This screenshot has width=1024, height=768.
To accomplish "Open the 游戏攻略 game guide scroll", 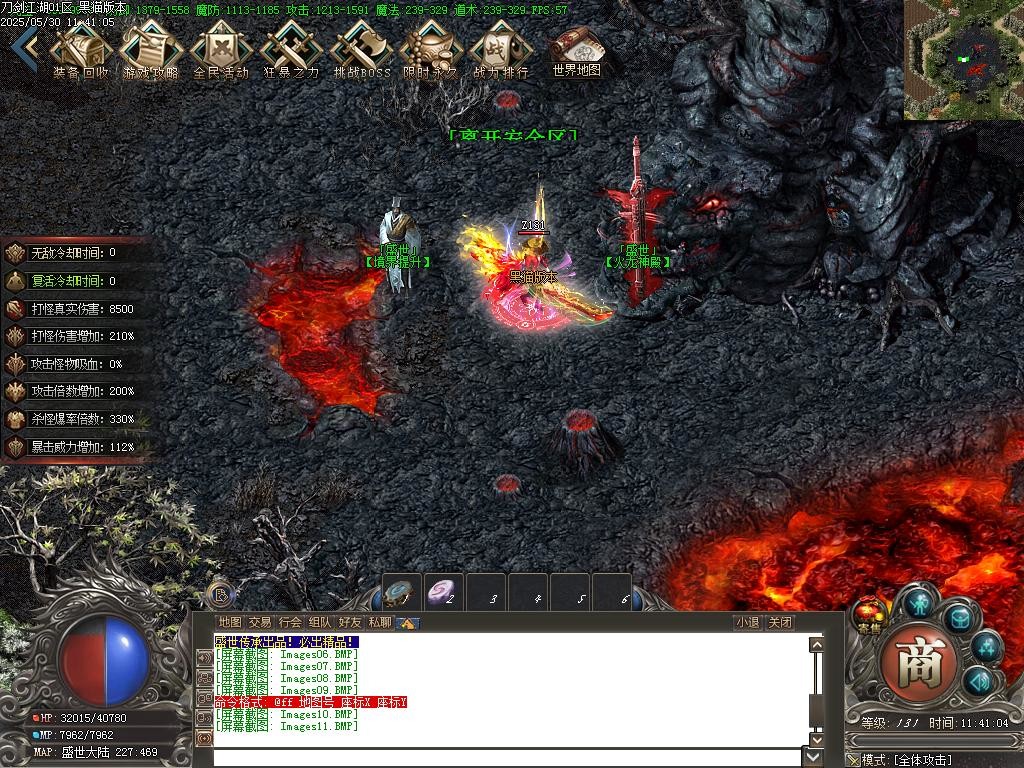I will click(151, 49).
